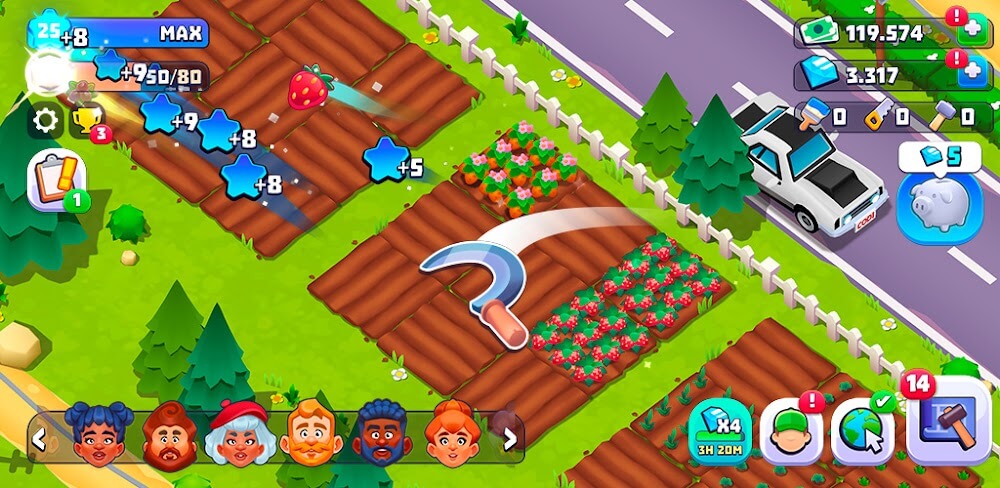Pick the orange-mustached man portrait
This screenshot has height=488, width=1000.
pos(310,435)
